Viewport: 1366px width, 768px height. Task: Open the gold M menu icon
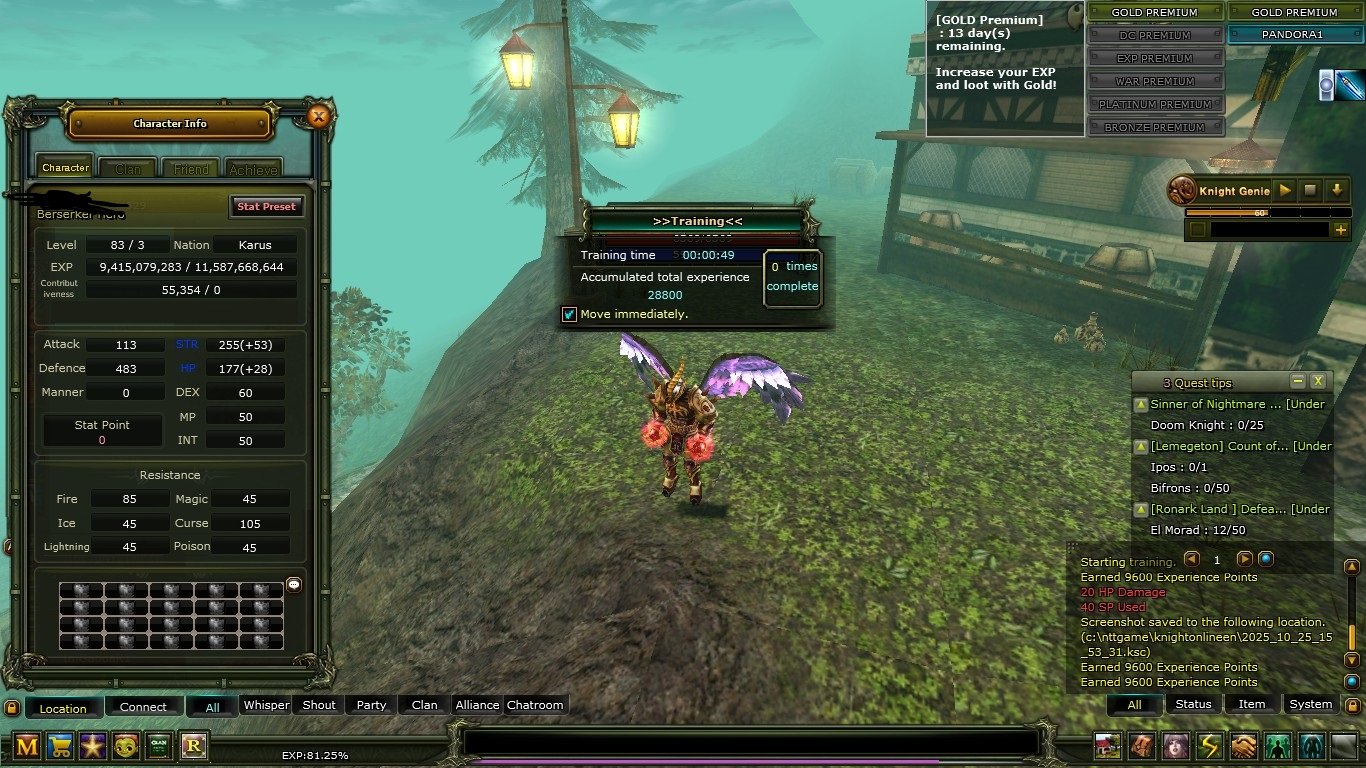[x=27, y=745]
